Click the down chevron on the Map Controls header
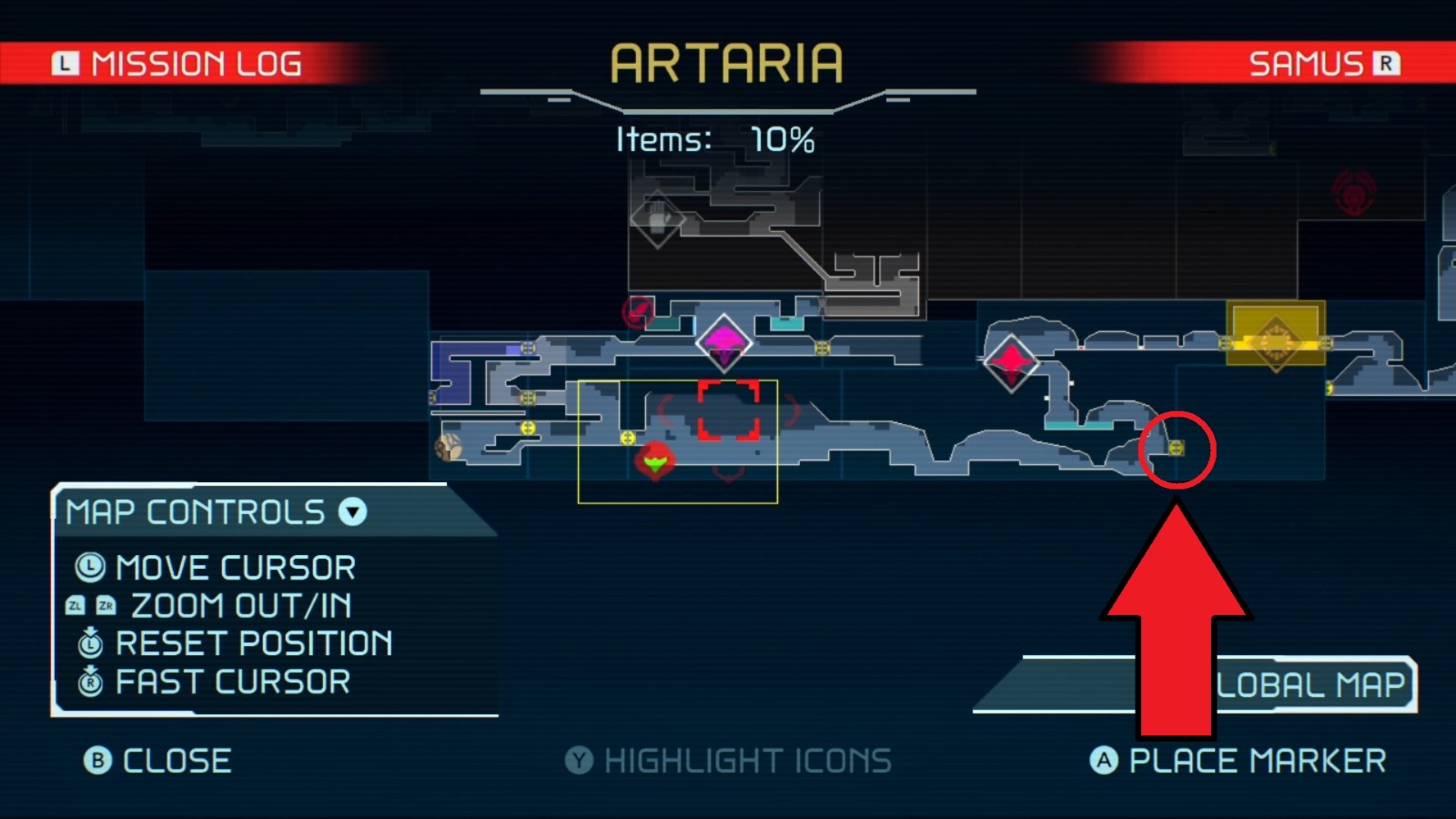 tap(351, 512)
